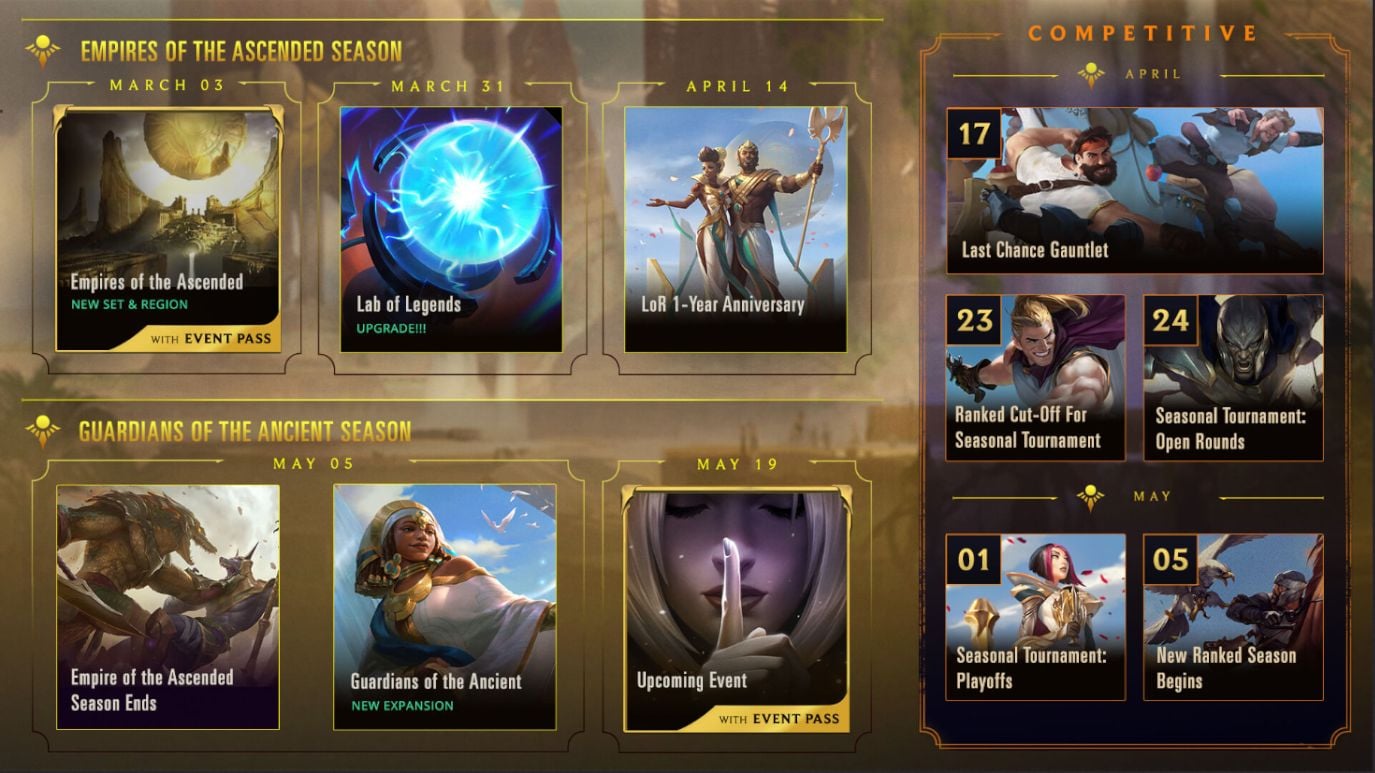Show the Seasonal Tournament: Playoffs tile
Viewport: 1375px width, 773px height.
tap(1035, 616)
